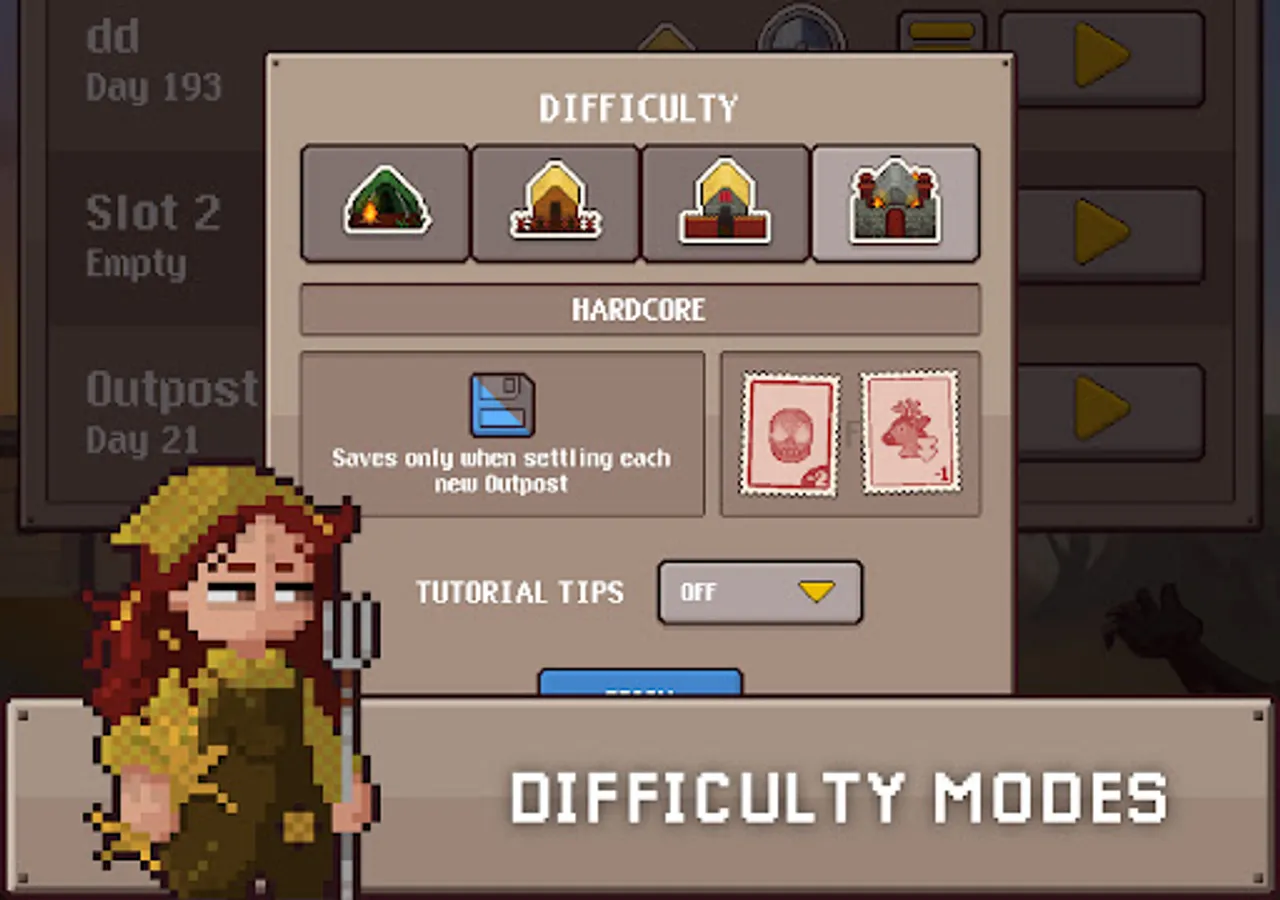This screenshot has width=1280, height=900.
Task: Open the yellow menu button at top right
Action: (941, 30)
